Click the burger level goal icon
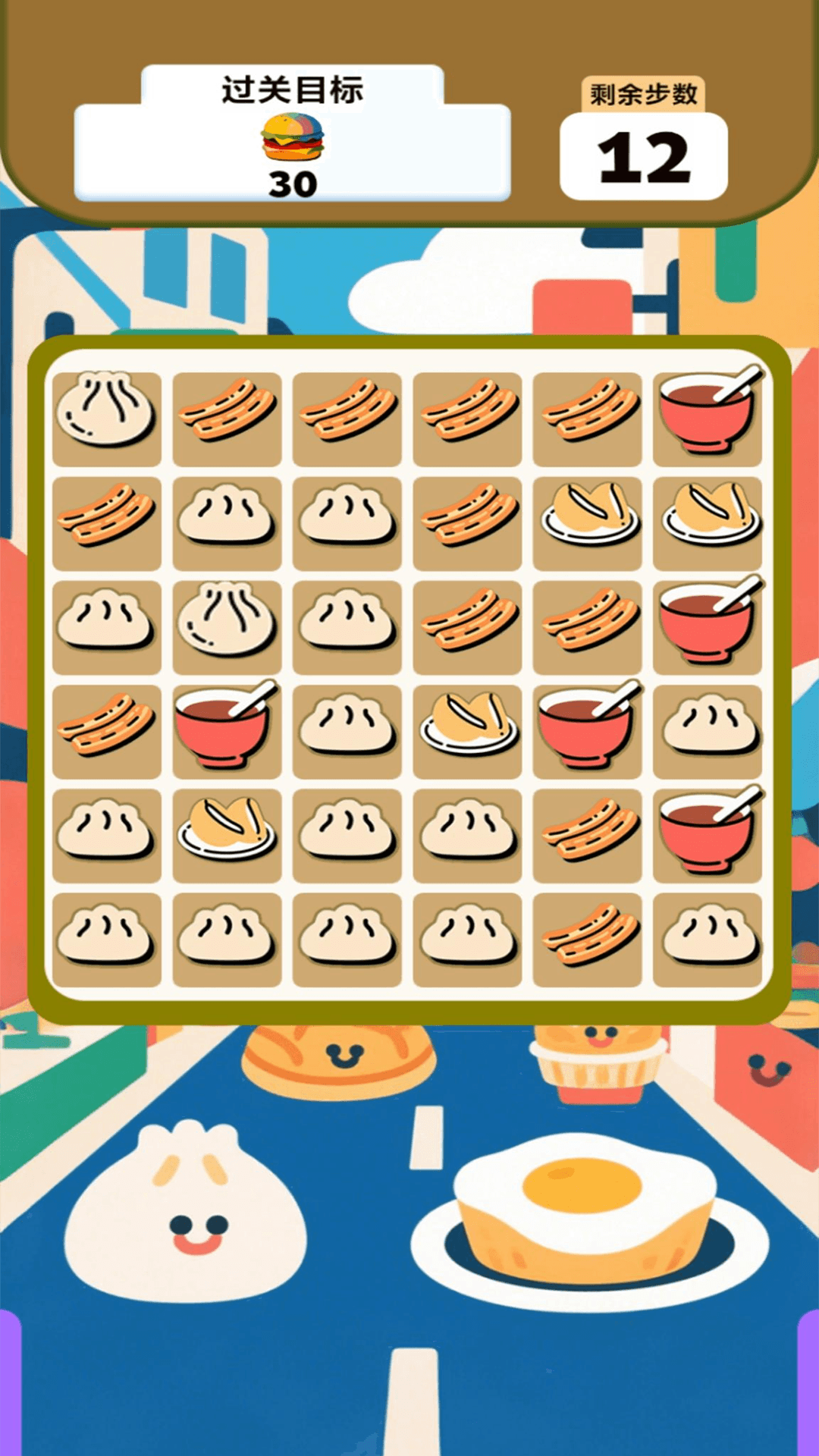Image resolution: width=819 pixels, height=1456 pixels. point(293,137)
